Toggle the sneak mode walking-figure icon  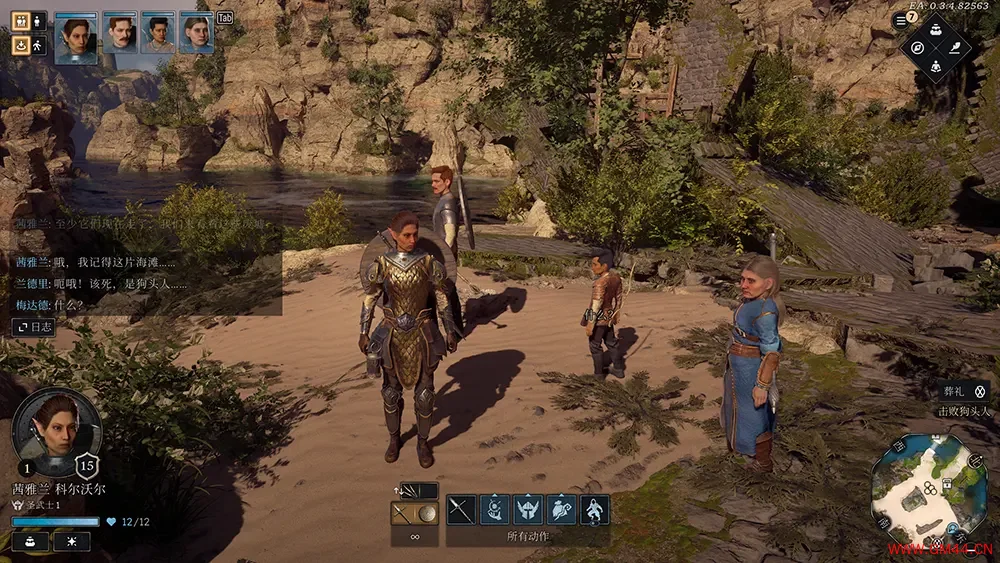click(x=38, y=45)
